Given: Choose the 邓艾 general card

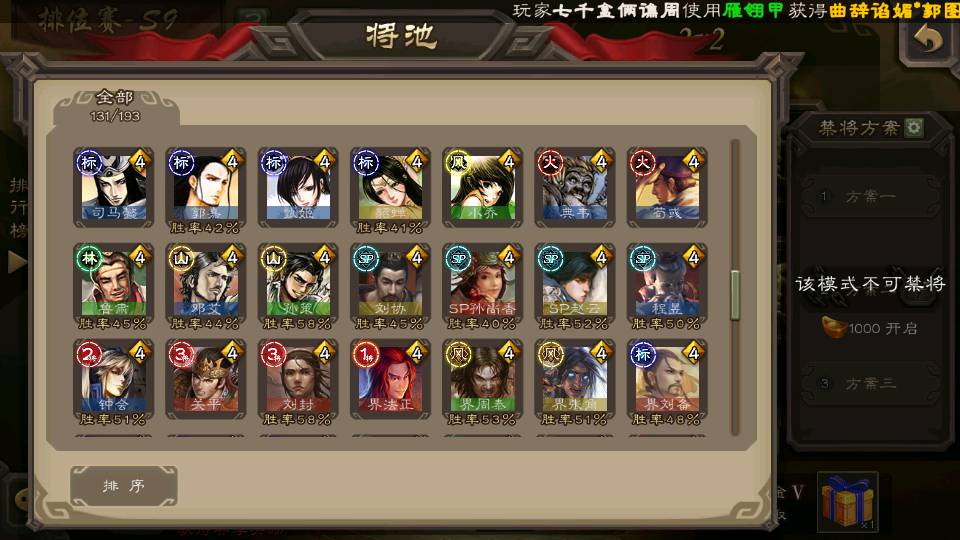Looking at the screenshot, I should [206, 282].
